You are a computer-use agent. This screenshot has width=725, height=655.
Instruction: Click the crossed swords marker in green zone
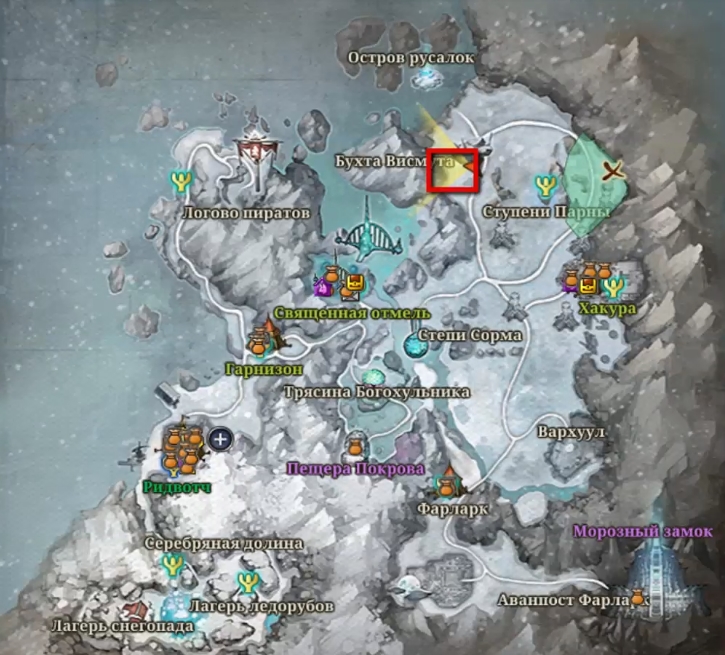tap(614, 172)
